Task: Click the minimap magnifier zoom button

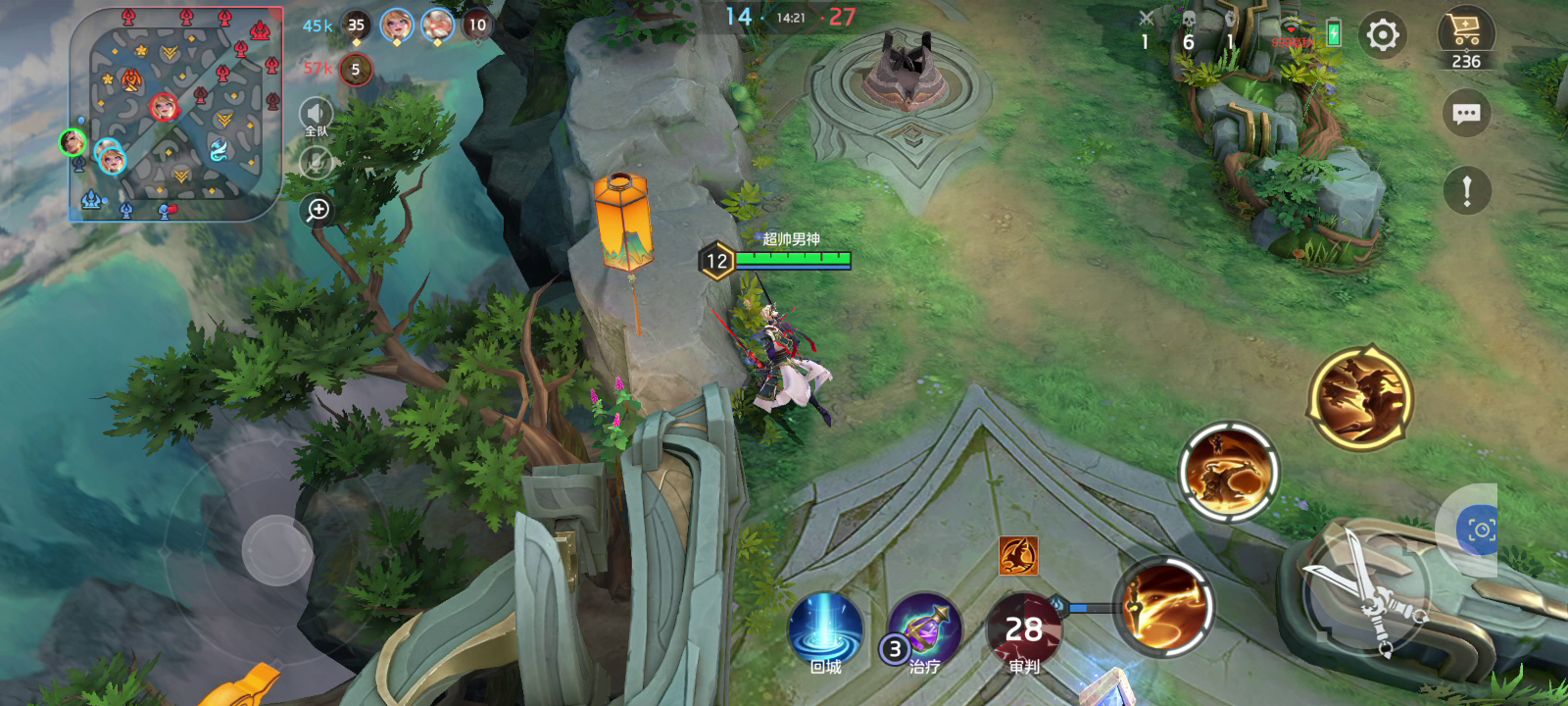Action: [318, 210]
